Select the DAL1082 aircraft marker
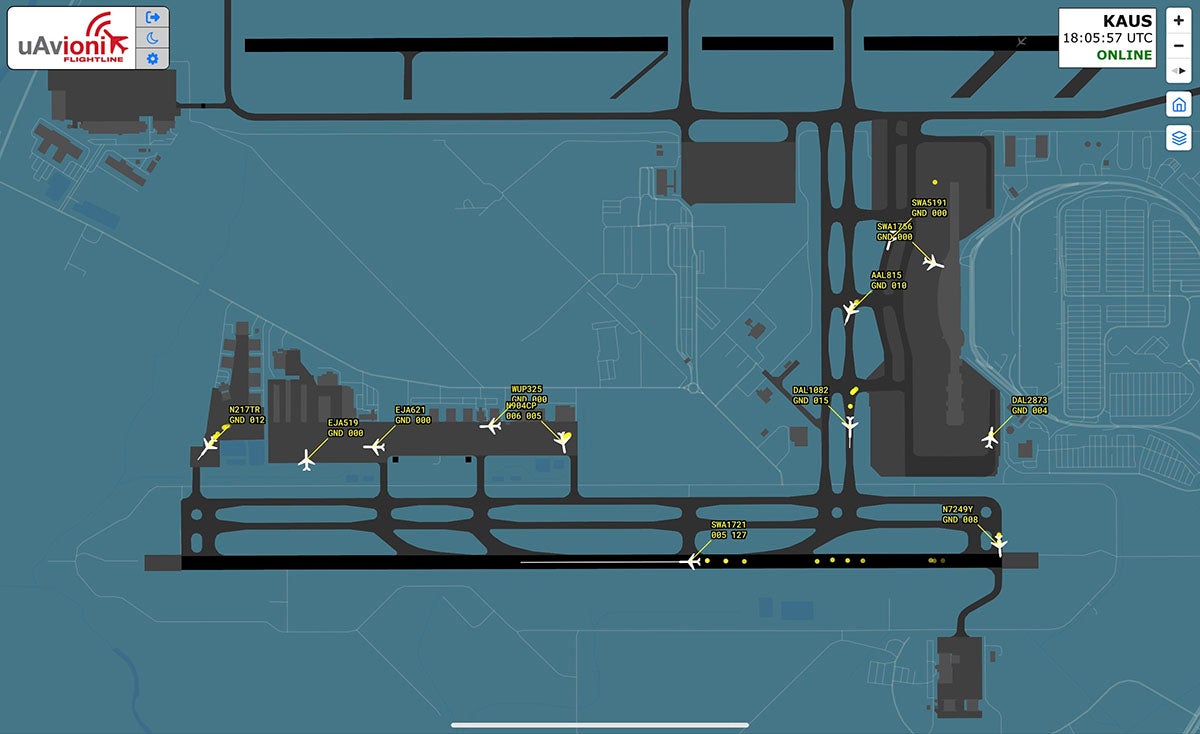The height and width of the screenshot is (734, 1200). 850,427
